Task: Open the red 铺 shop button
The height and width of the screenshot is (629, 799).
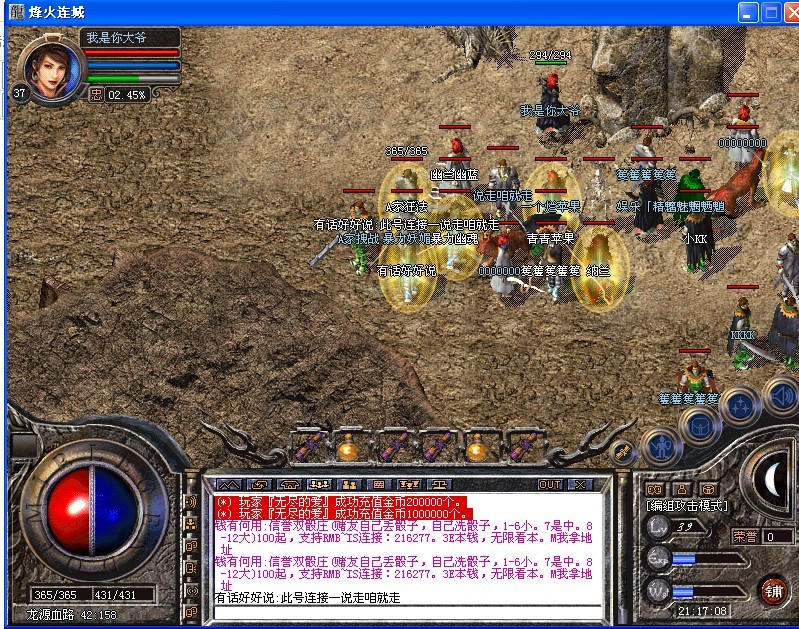Action: pyautogui.click(x=772, y=590)
